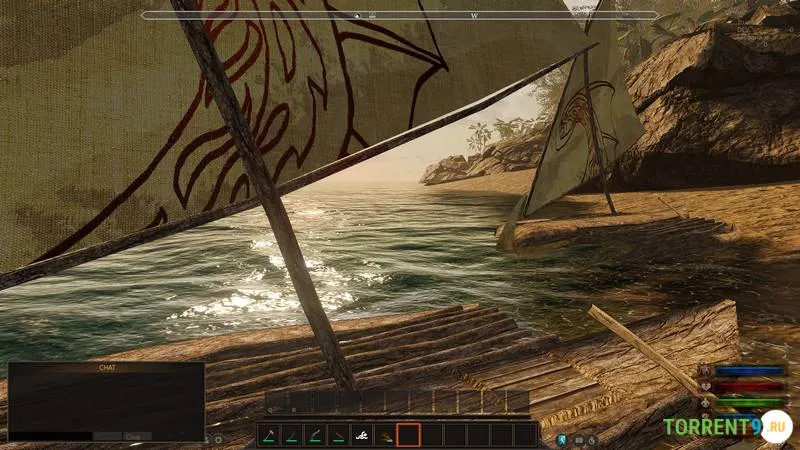Image resolution: width=800 pixels, height=450 pixels.
Task: Toggle the cyan running figure icon
Action: 562,438
